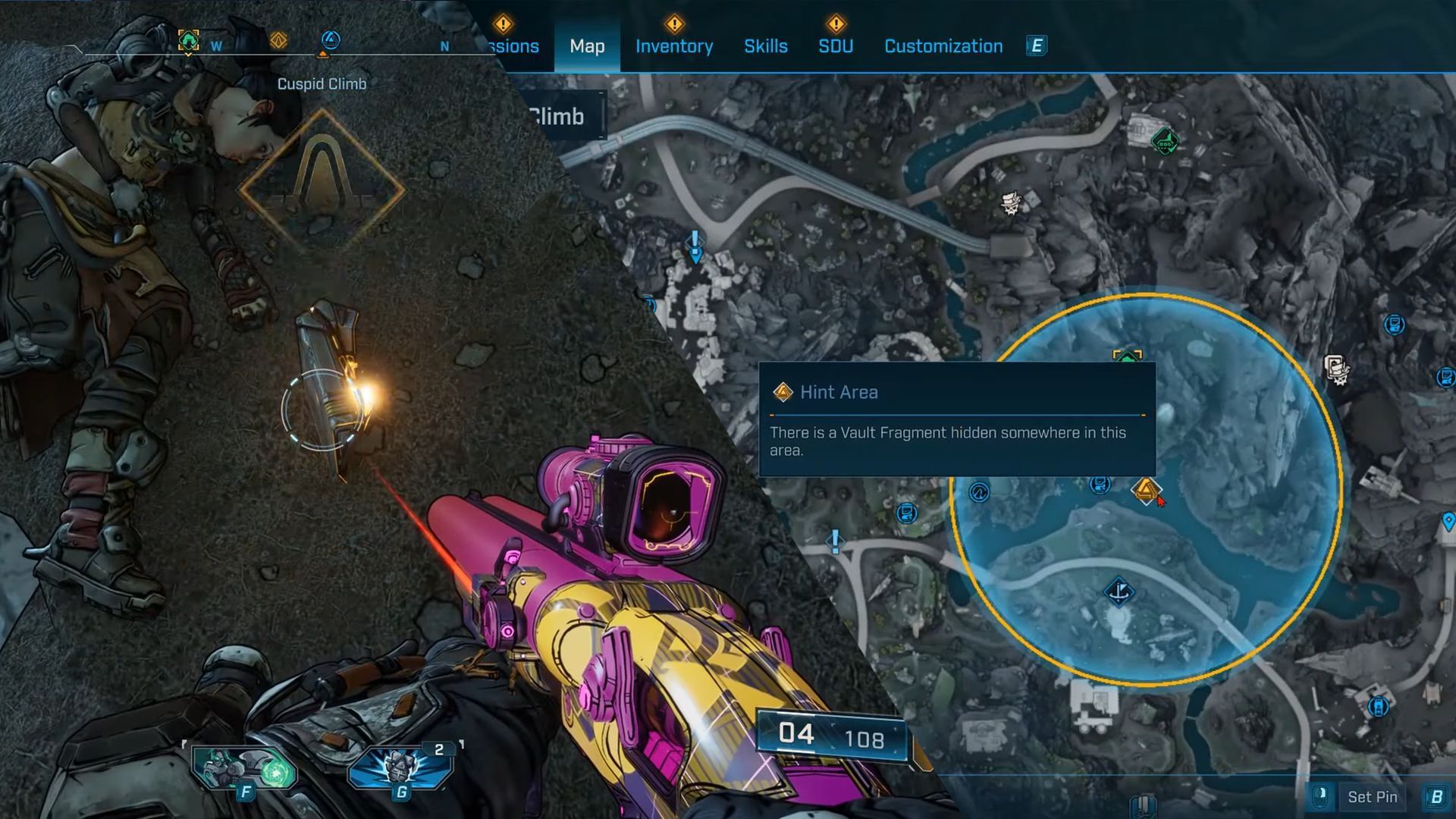Activate the G ability icon
Viewport: 1456px width, 819px height.
pos(400,769)
